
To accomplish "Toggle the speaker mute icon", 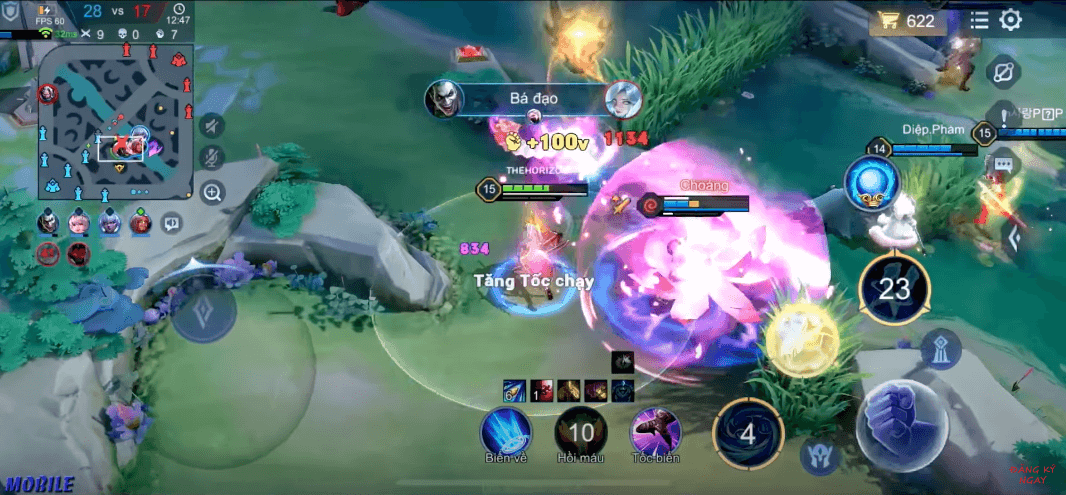I will tap(211, 125).
